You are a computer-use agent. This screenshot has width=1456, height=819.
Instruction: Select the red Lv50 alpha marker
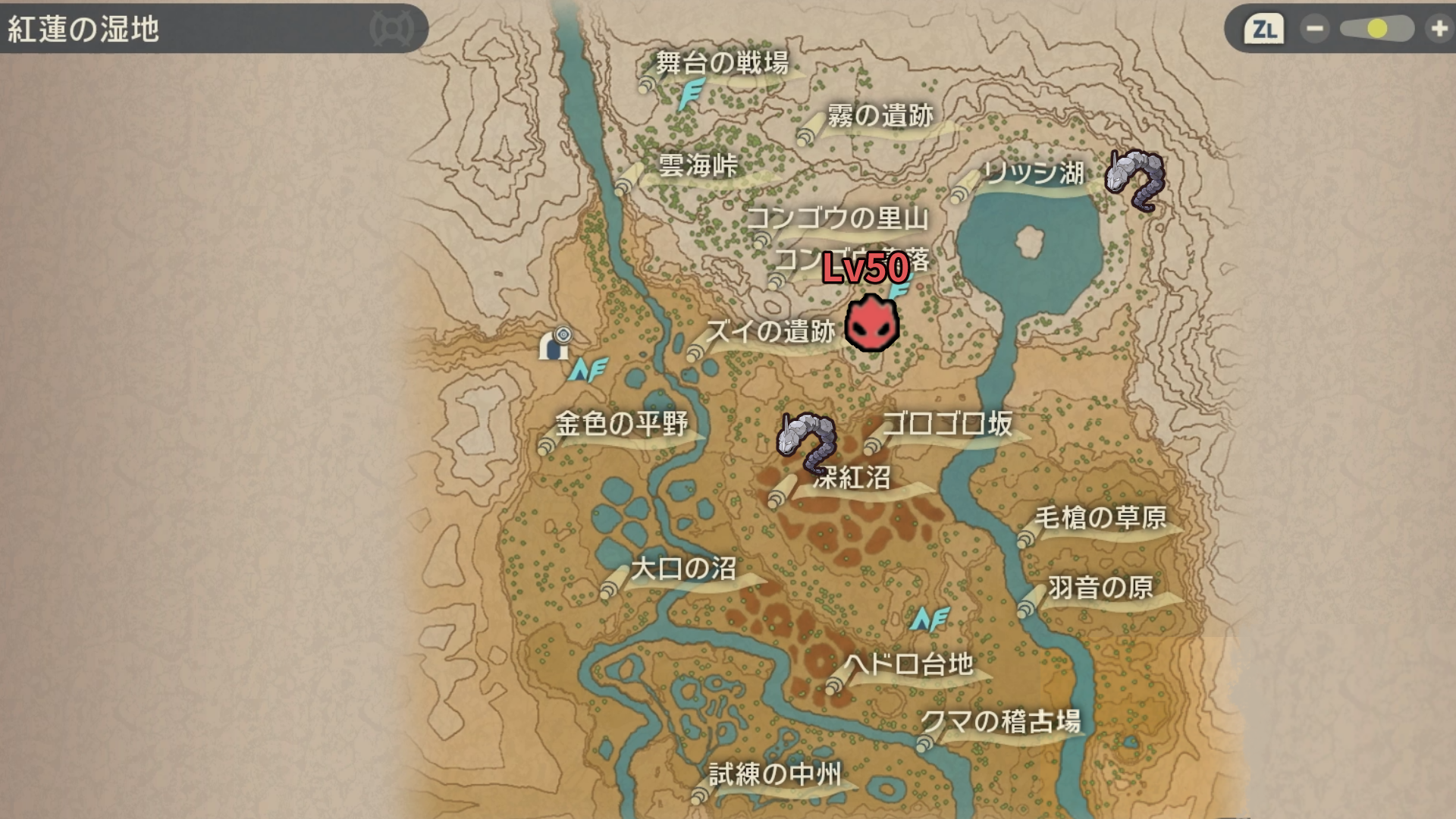872,323
